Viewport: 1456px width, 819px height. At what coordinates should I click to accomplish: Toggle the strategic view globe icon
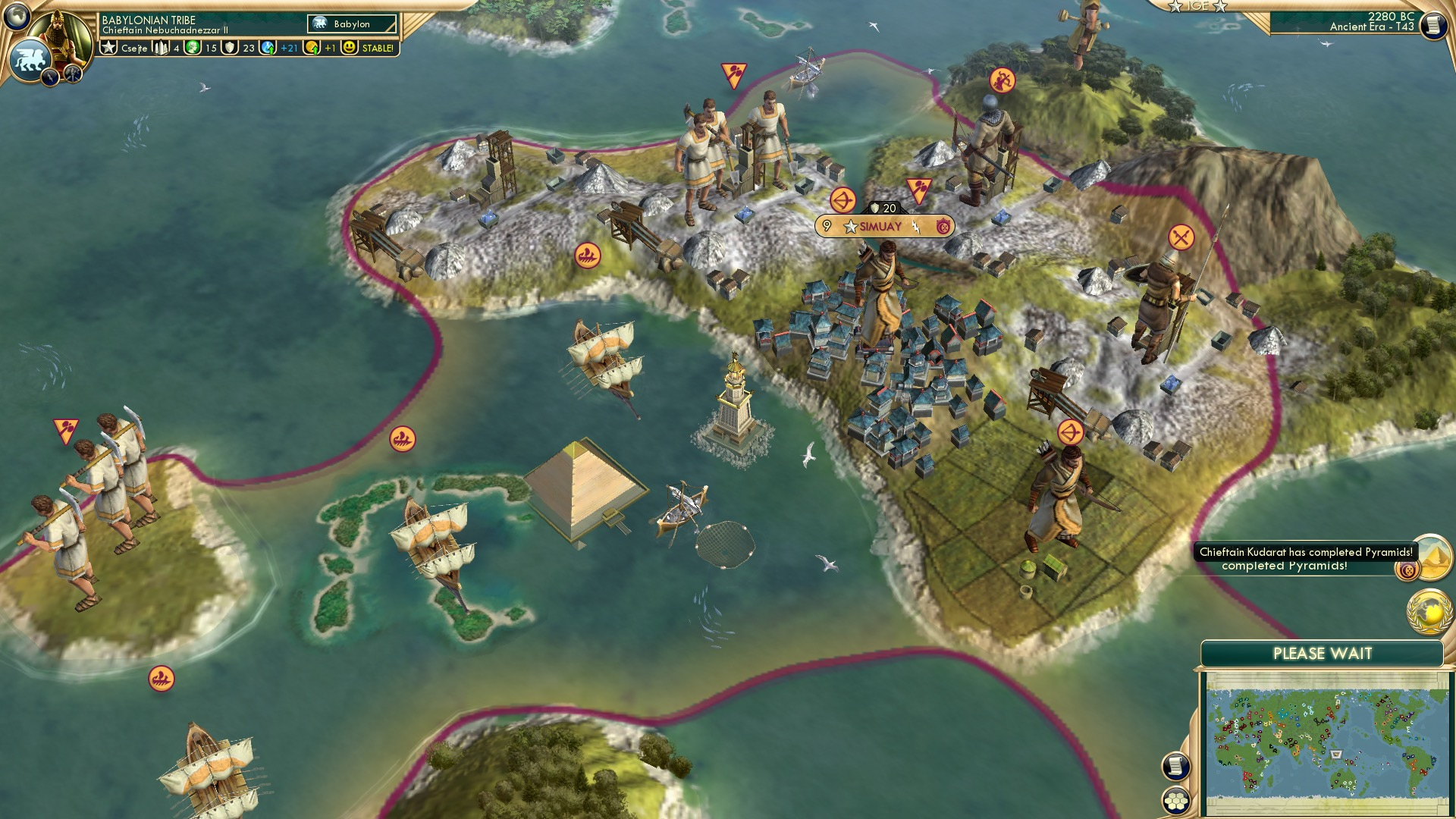point(17,17)
